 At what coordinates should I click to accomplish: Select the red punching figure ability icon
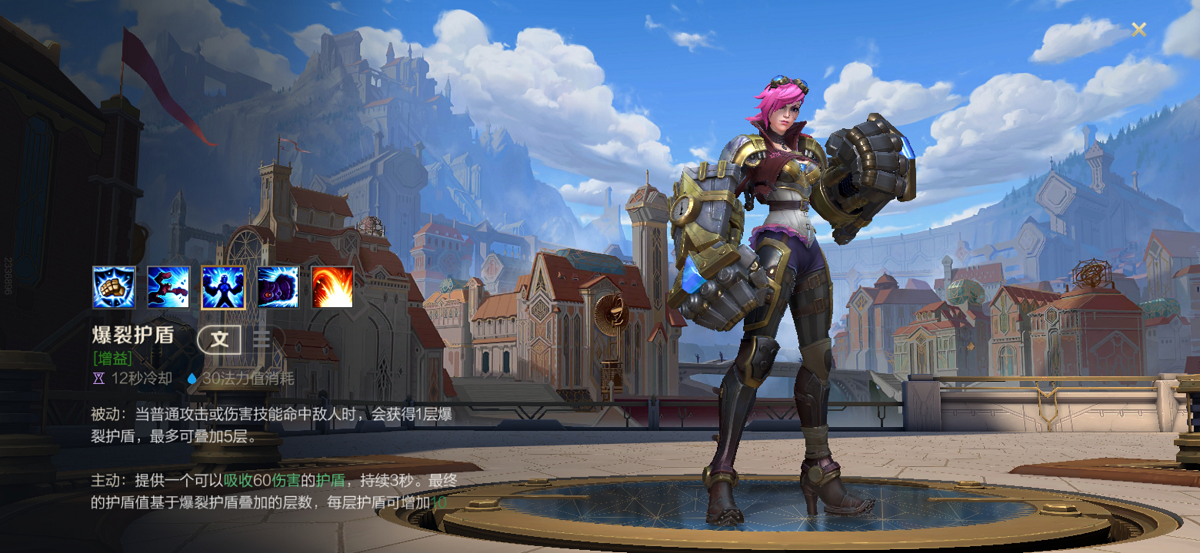(168, 287)
